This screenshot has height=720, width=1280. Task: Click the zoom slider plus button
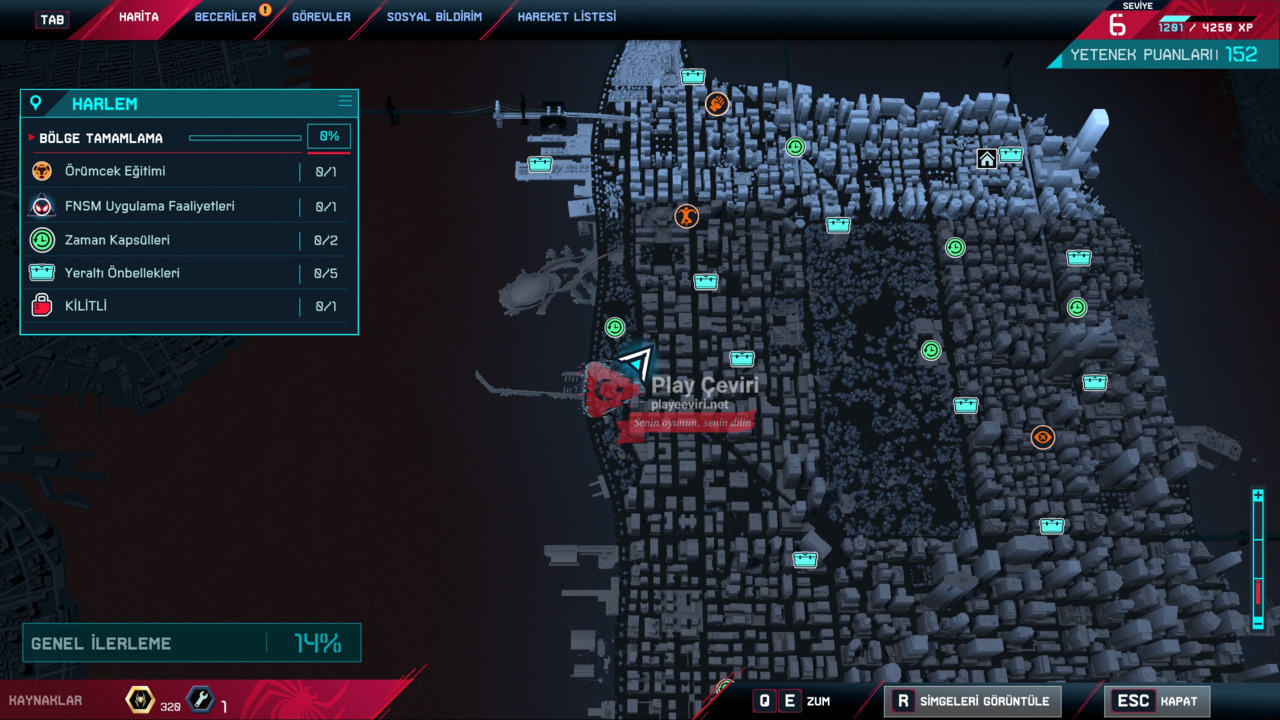[x=1258, y=495]
